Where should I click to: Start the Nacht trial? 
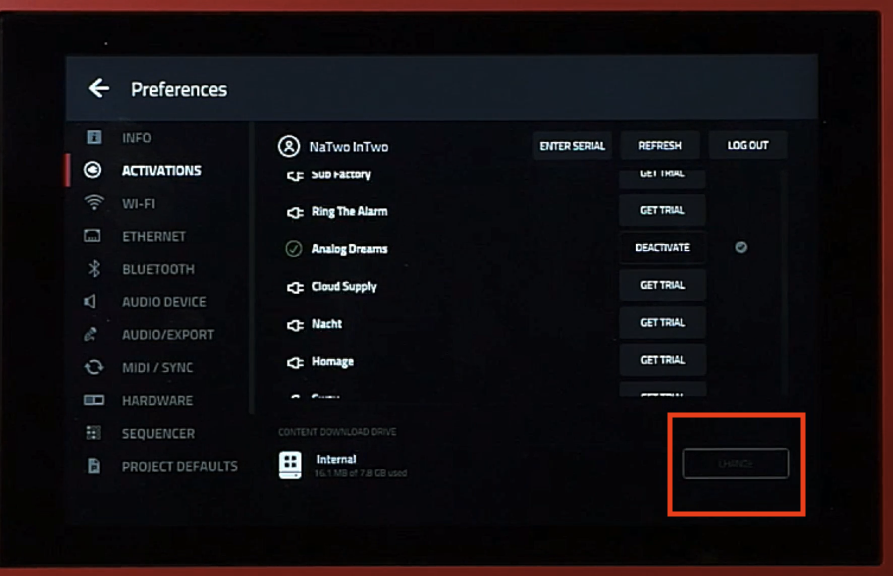[x=662, y=323]
